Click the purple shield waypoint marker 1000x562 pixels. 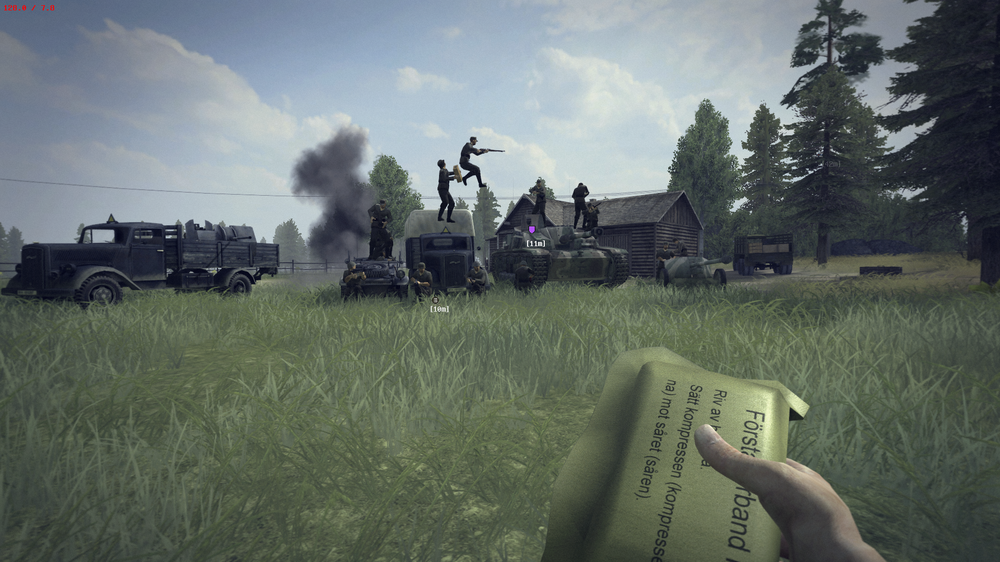pyautogui.click(x=532, y=229)
